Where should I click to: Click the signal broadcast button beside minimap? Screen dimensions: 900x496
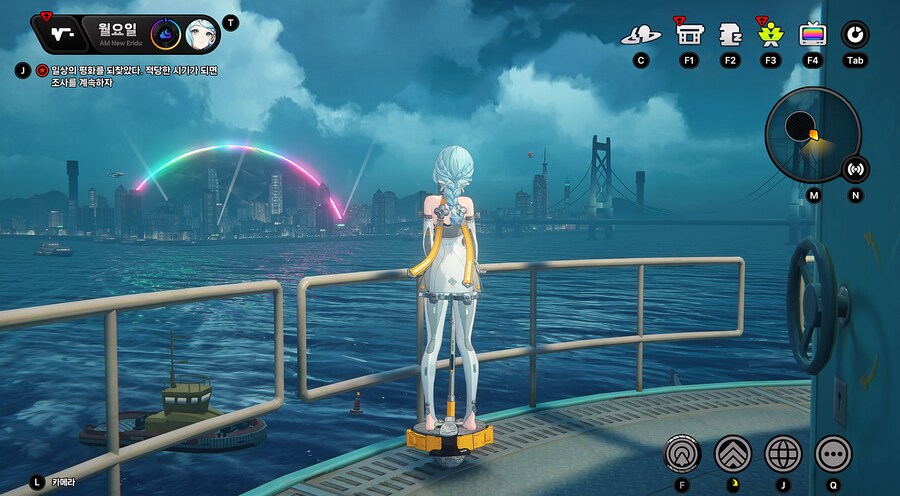point(855,169)
